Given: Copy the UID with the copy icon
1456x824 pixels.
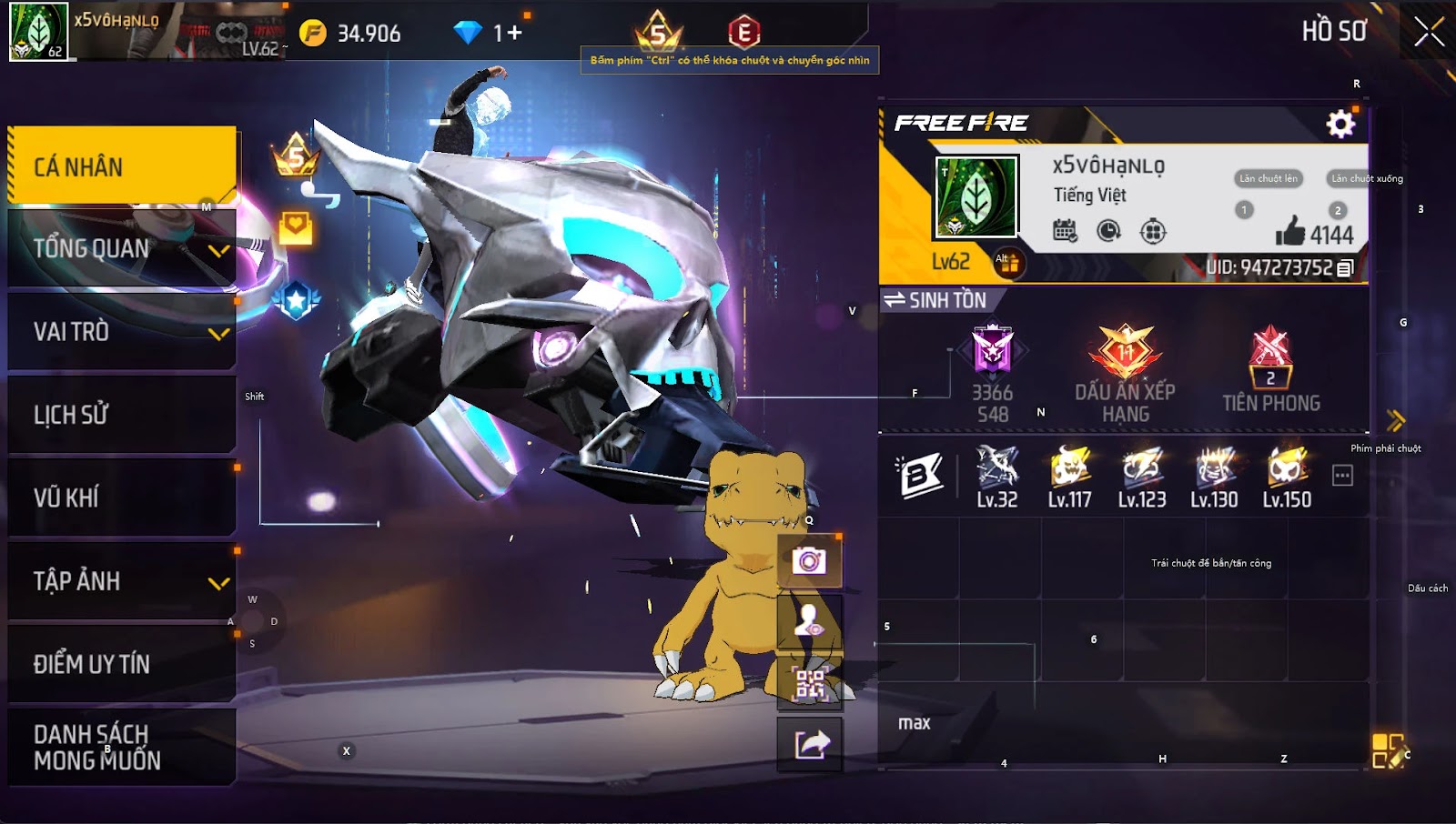Looking at the screenshot, I should [1346, 267].
